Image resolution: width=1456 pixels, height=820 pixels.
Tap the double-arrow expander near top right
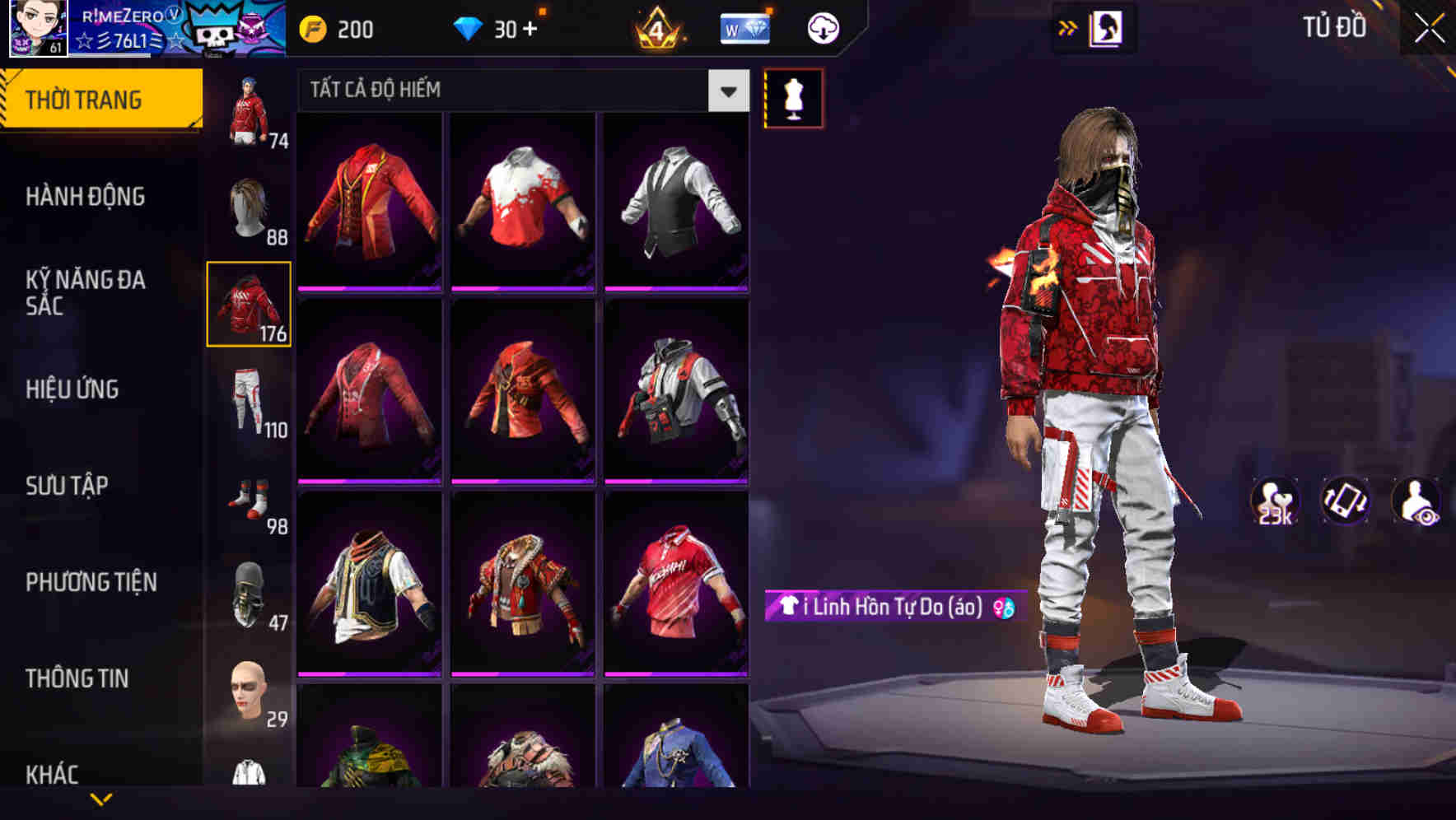1068,26
